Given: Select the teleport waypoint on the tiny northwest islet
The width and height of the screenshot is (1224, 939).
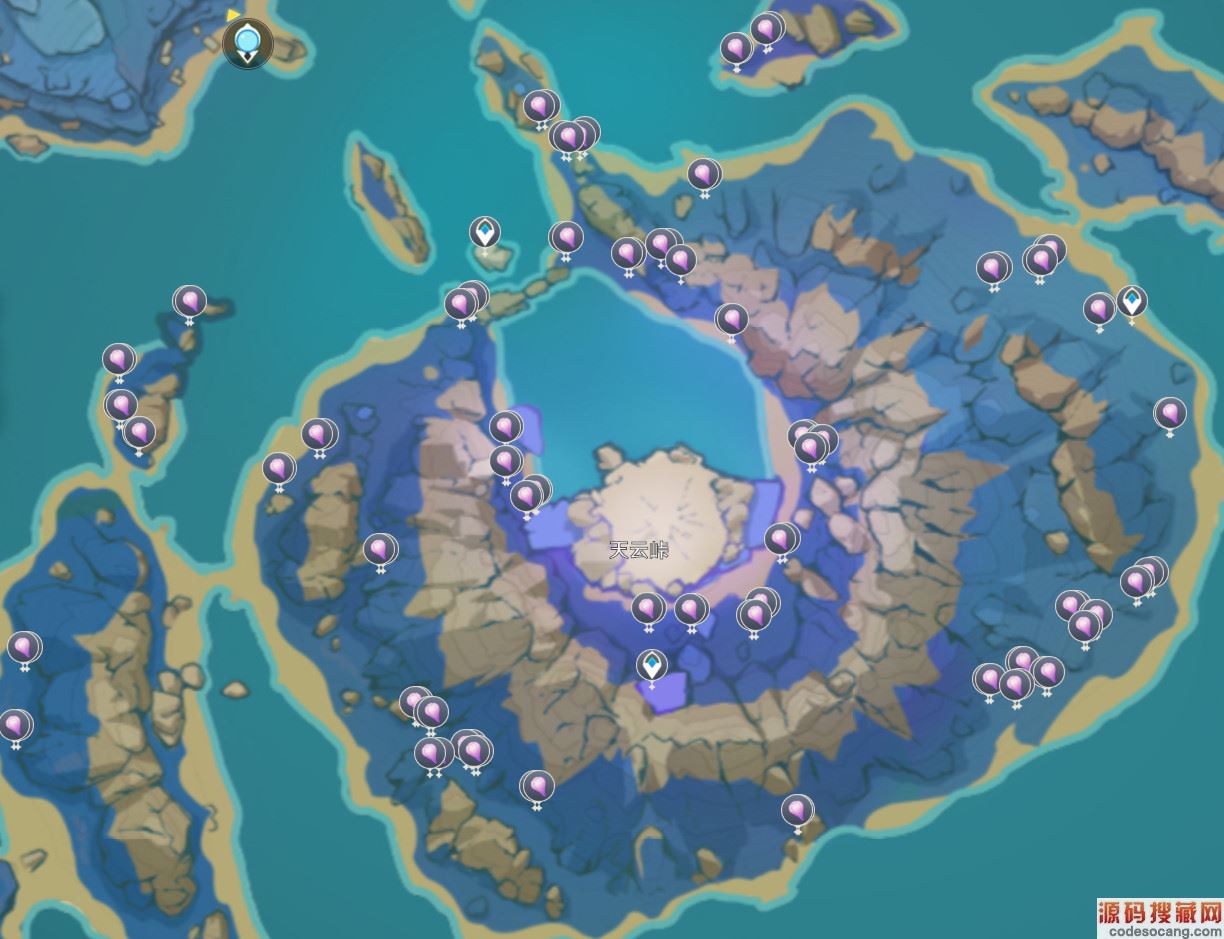Looking at the screenshot, I should (485, 234).
